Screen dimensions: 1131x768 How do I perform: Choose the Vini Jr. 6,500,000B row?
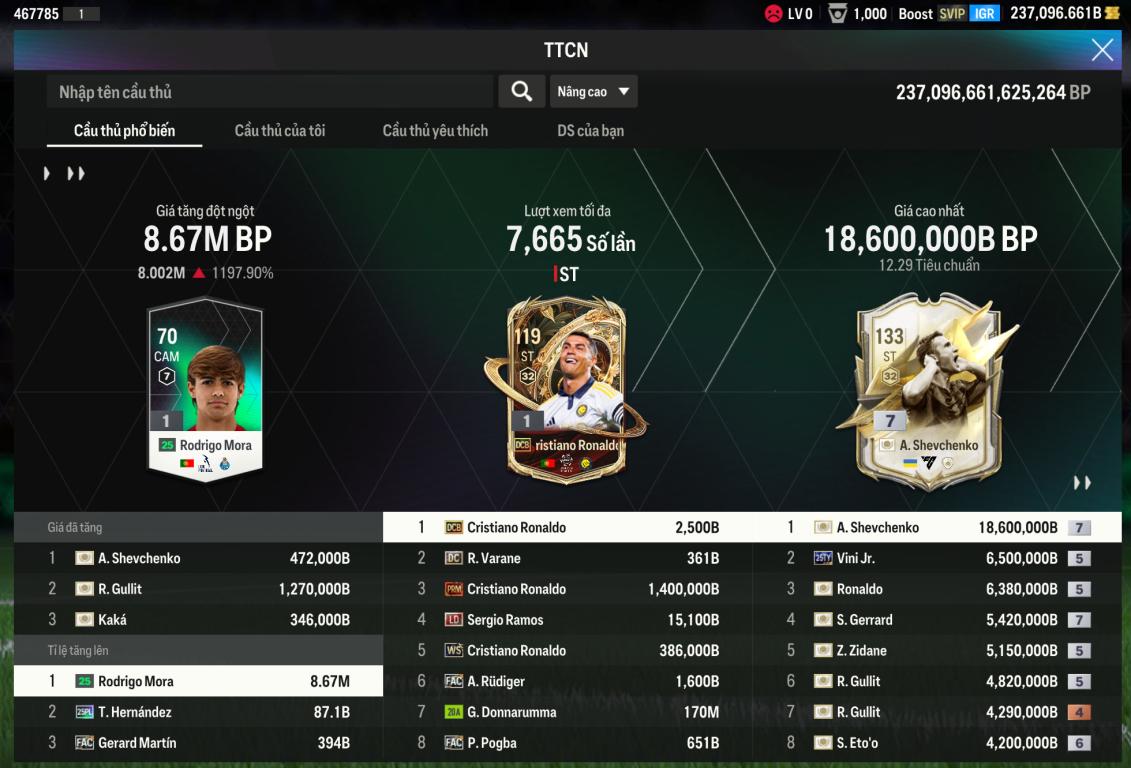click(937, 558)
